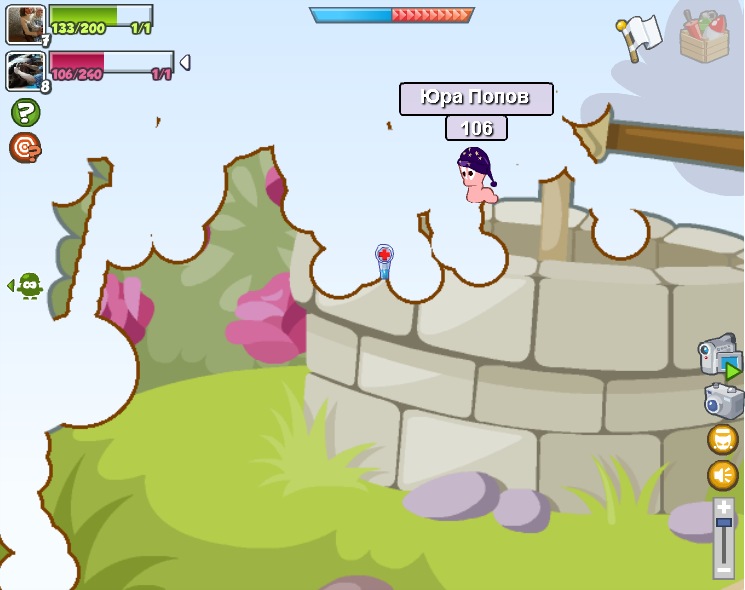Toggle sound with the orange speaker button
Screen dimensions: 745x590
point(723,475)
